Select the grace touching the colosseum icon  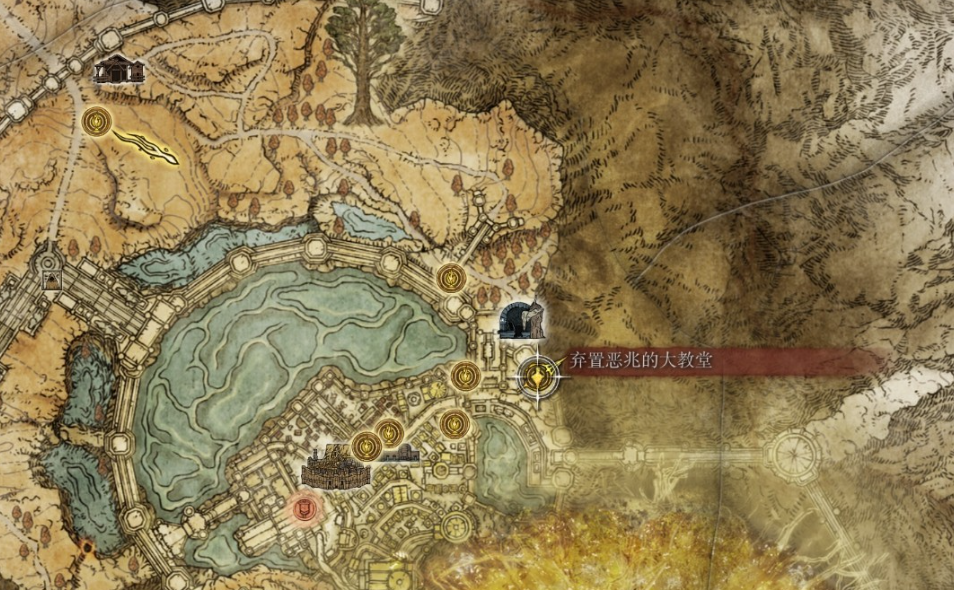[364, 443]
